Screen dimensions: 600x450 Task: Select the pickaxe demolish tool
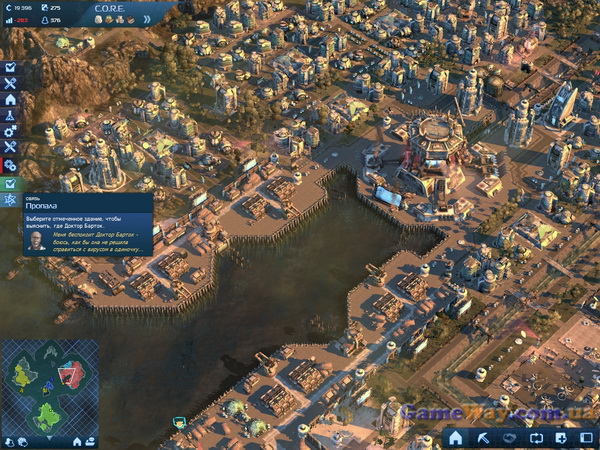click(x=482, y=438)
